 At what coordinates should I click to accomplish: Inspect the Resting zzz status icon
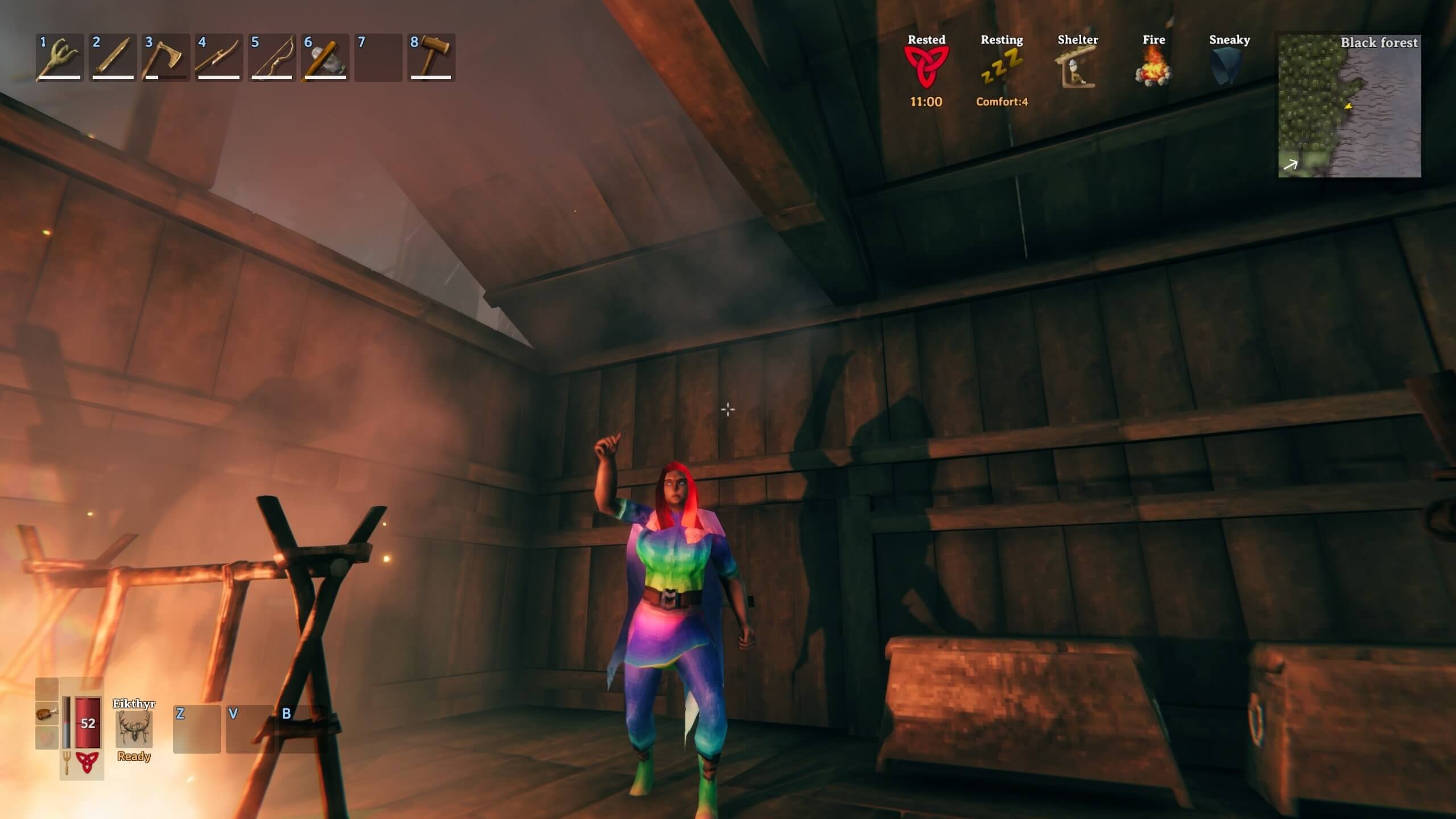tap(1002, 67)
